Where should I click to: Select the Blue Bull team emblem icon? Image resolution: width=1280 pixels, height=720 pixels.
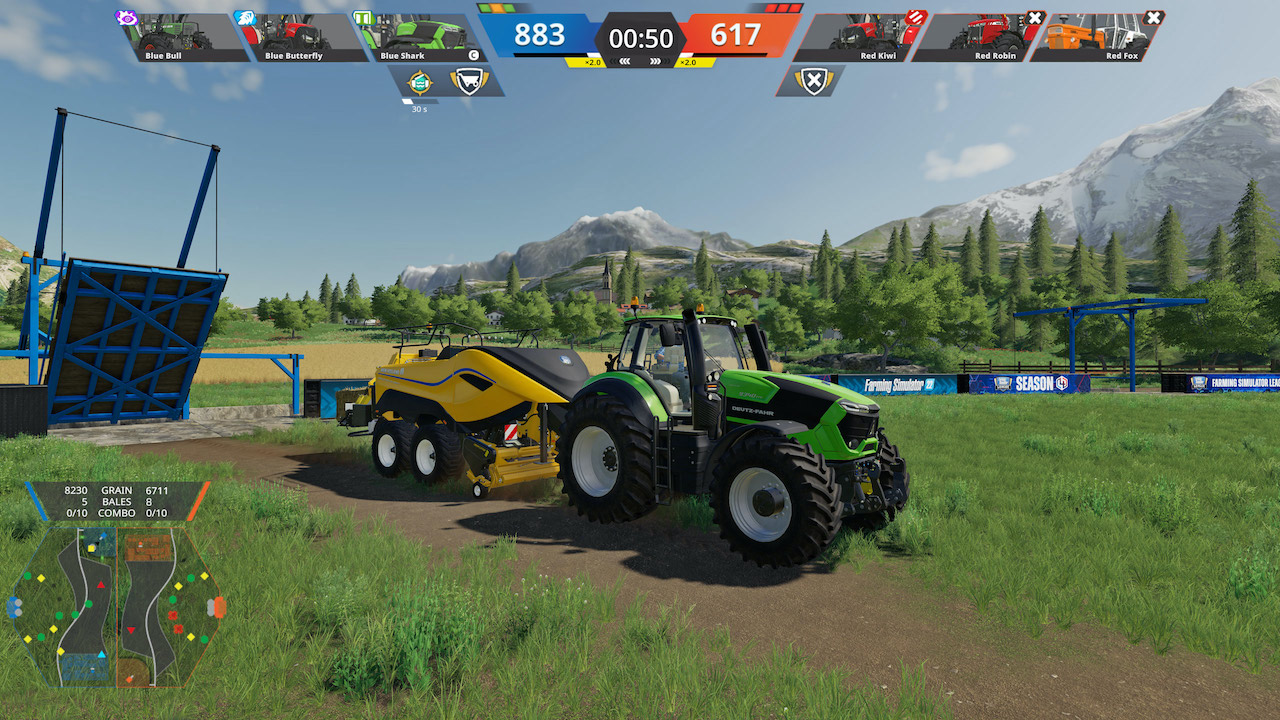point(125,17)
